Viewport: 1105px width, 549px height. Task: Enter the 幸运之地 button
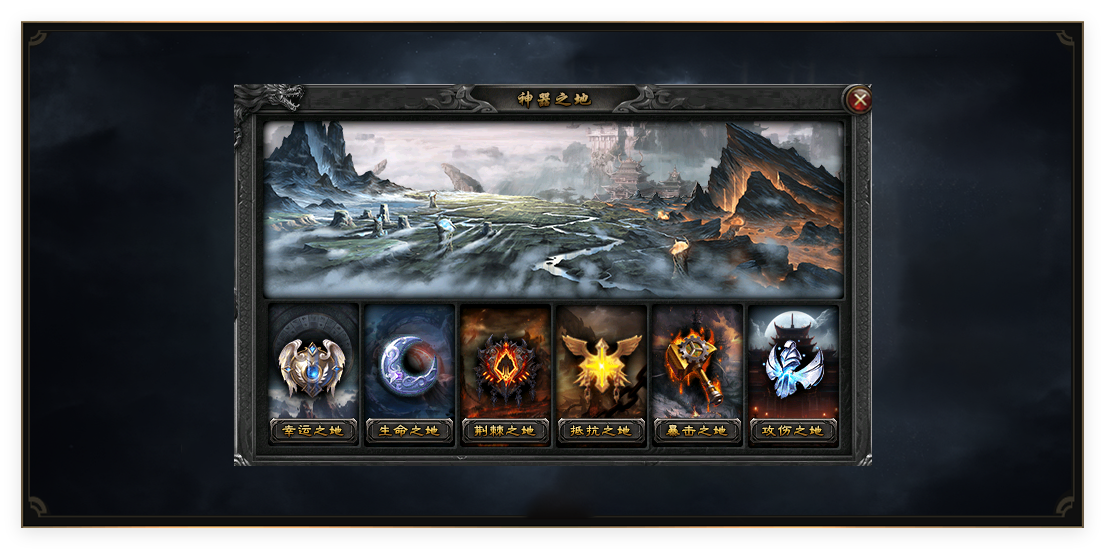point(313,431)
